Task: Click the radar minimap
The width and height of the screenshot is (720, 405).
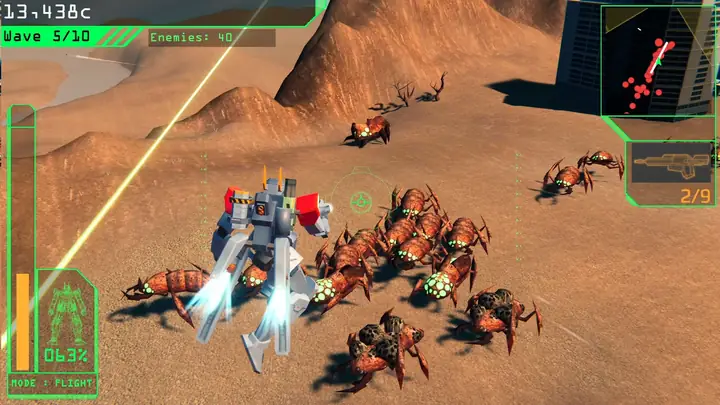Action: coord(659,60)
